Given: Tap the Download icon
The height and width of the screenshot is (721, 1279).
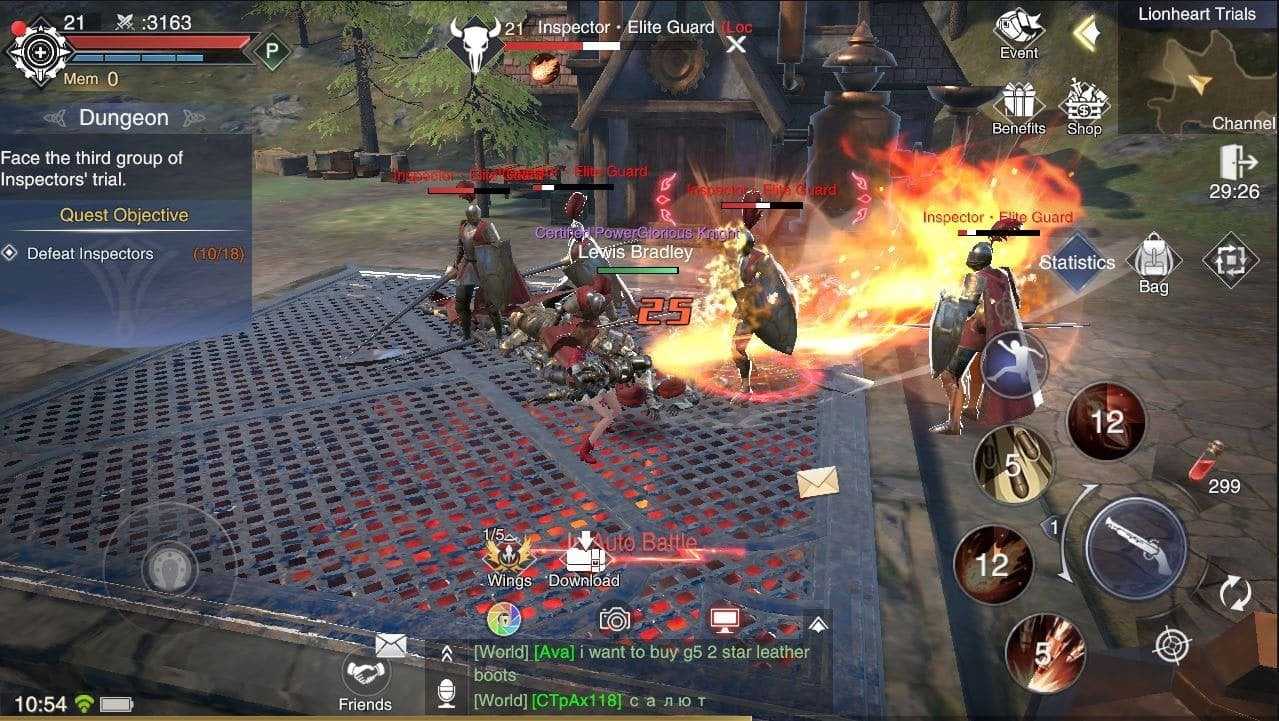Looking at the screenshot, I should click(584, 558).
